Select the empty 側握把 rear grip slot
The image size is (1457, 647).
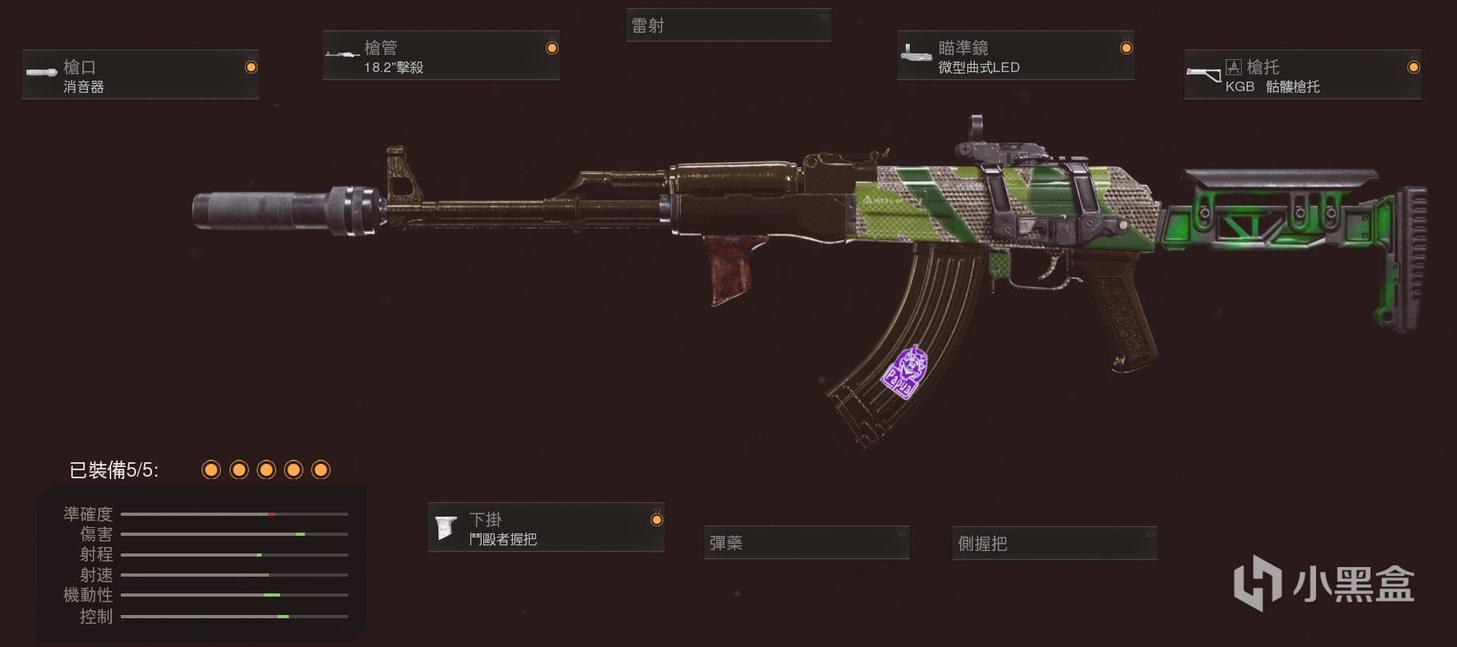pos(1054,543)
